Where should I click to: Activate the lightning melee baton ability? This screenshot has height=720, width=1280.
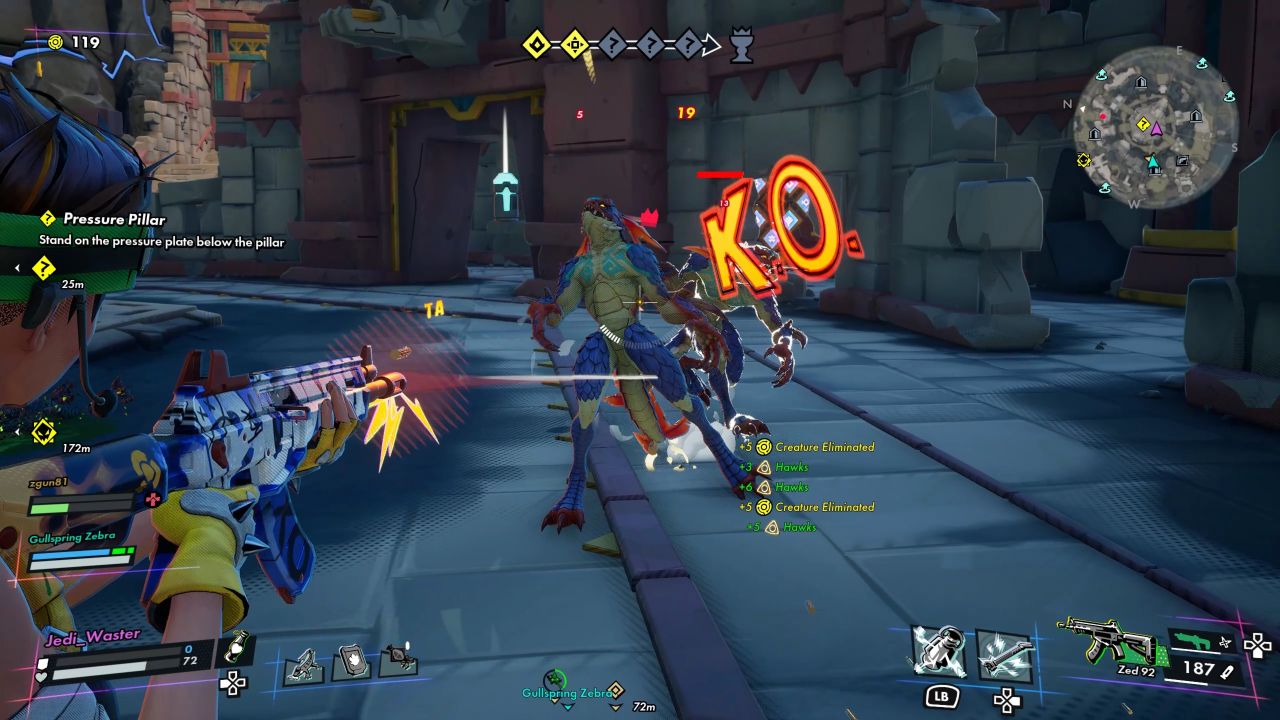(x=1004, y=652)
